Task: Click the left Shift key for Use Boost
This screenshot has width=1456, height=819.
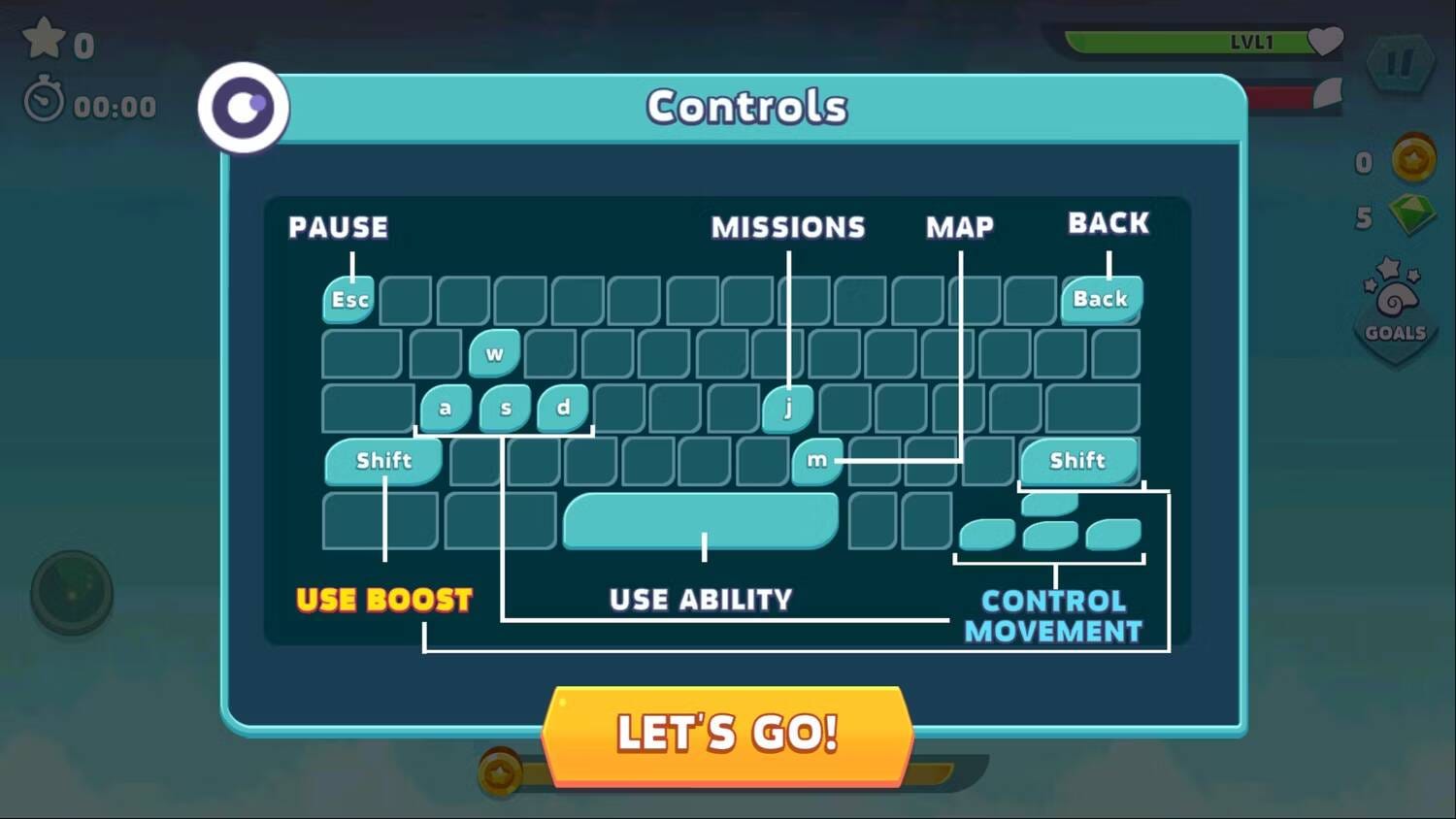Action: pyautogui.click(x=384, y=461)
